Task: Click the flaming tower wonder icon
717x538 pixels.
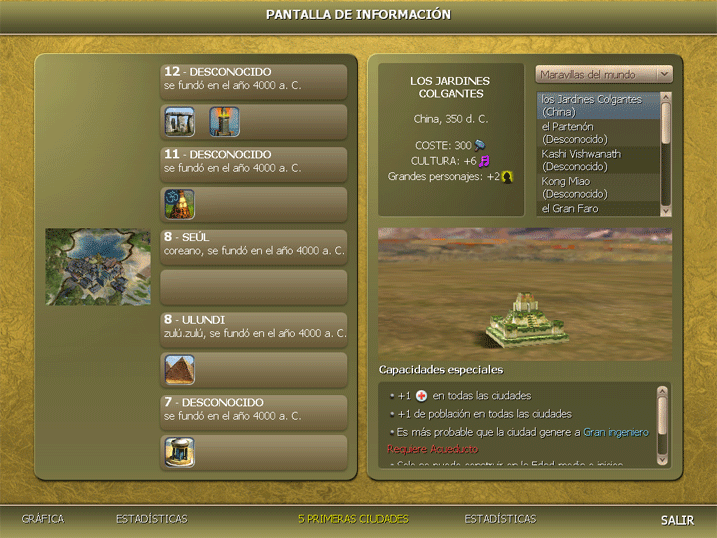Action: click(x=224, y=122)
